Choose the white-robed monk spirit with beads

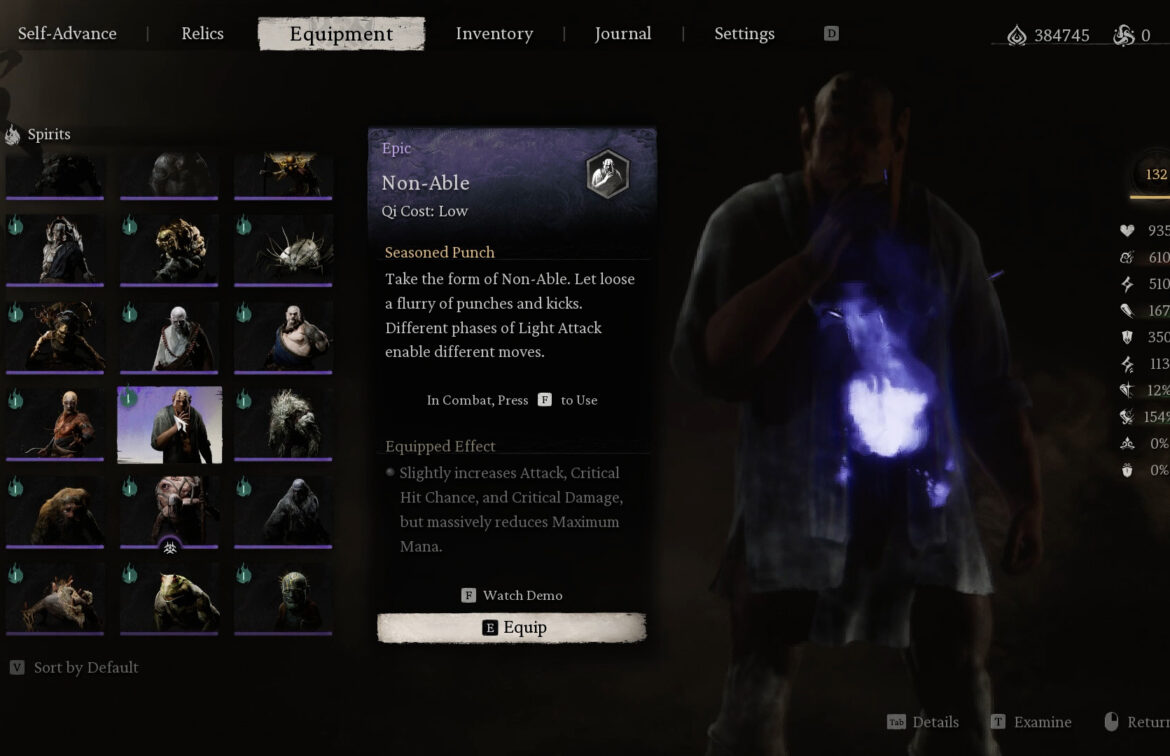click(170, 339)
